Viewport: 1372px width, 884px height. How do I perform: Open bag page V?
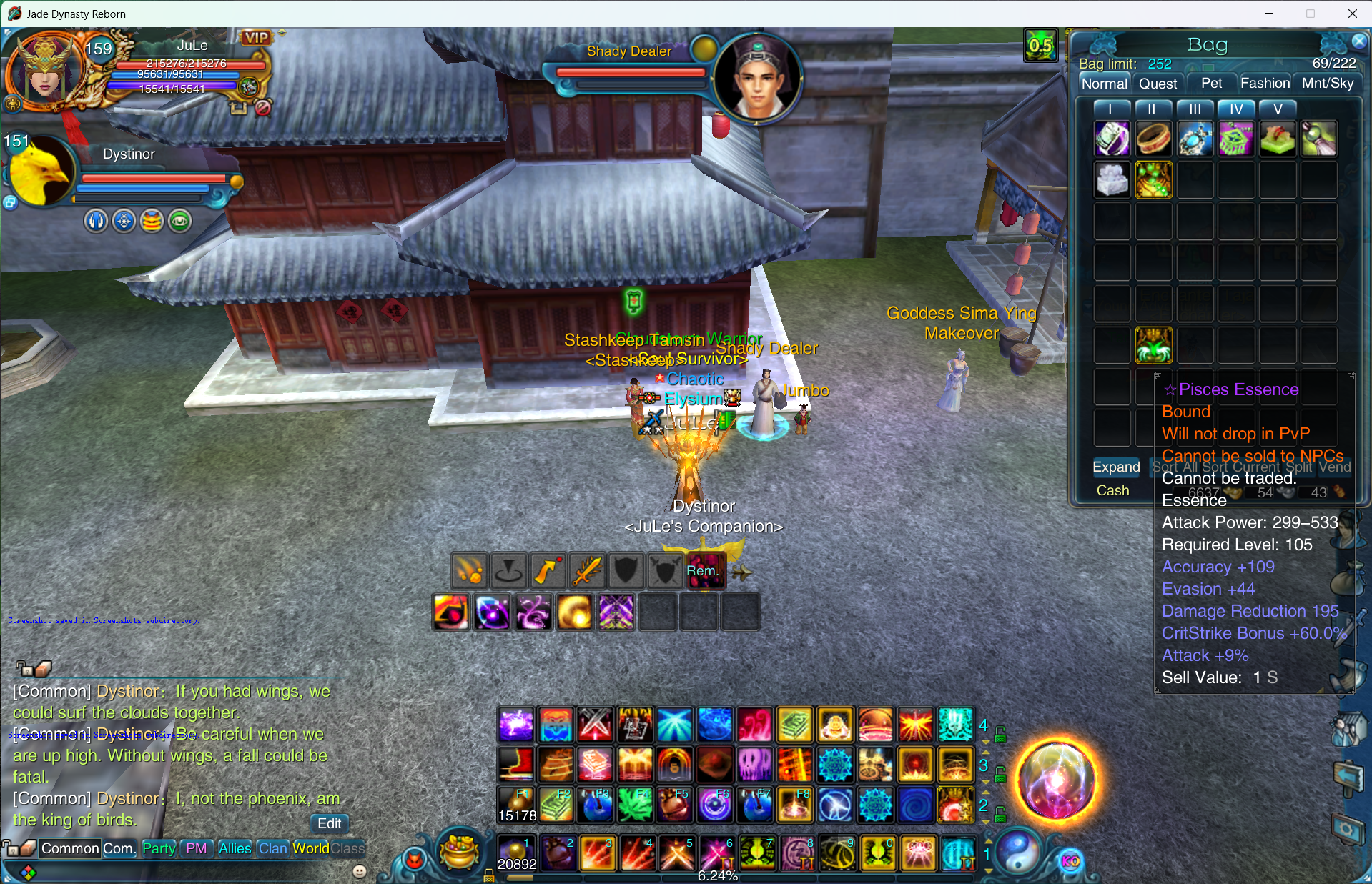coord(1278,109)
